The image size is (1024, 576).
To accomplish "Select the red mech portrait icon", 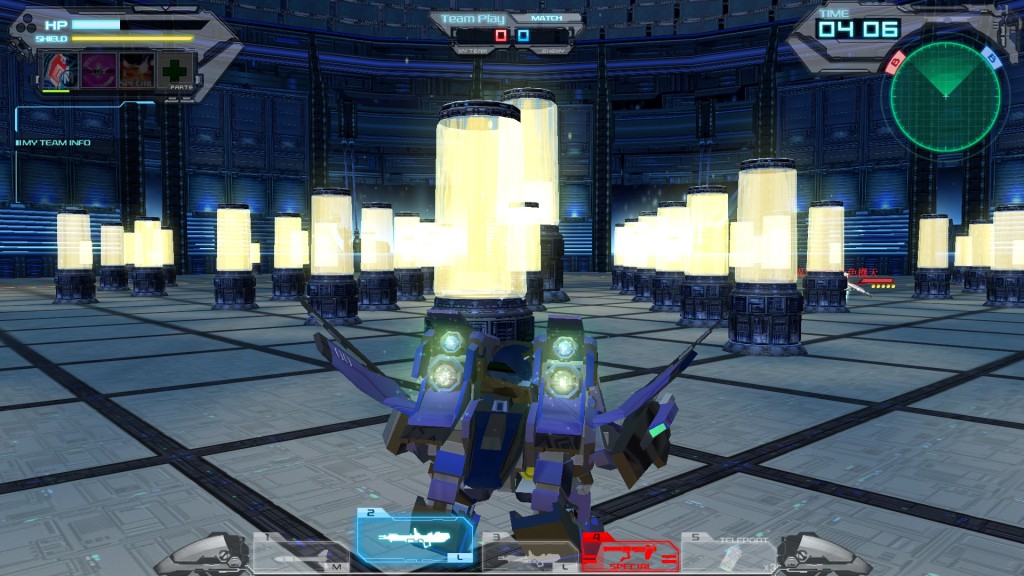I will (x=59, y=70).
